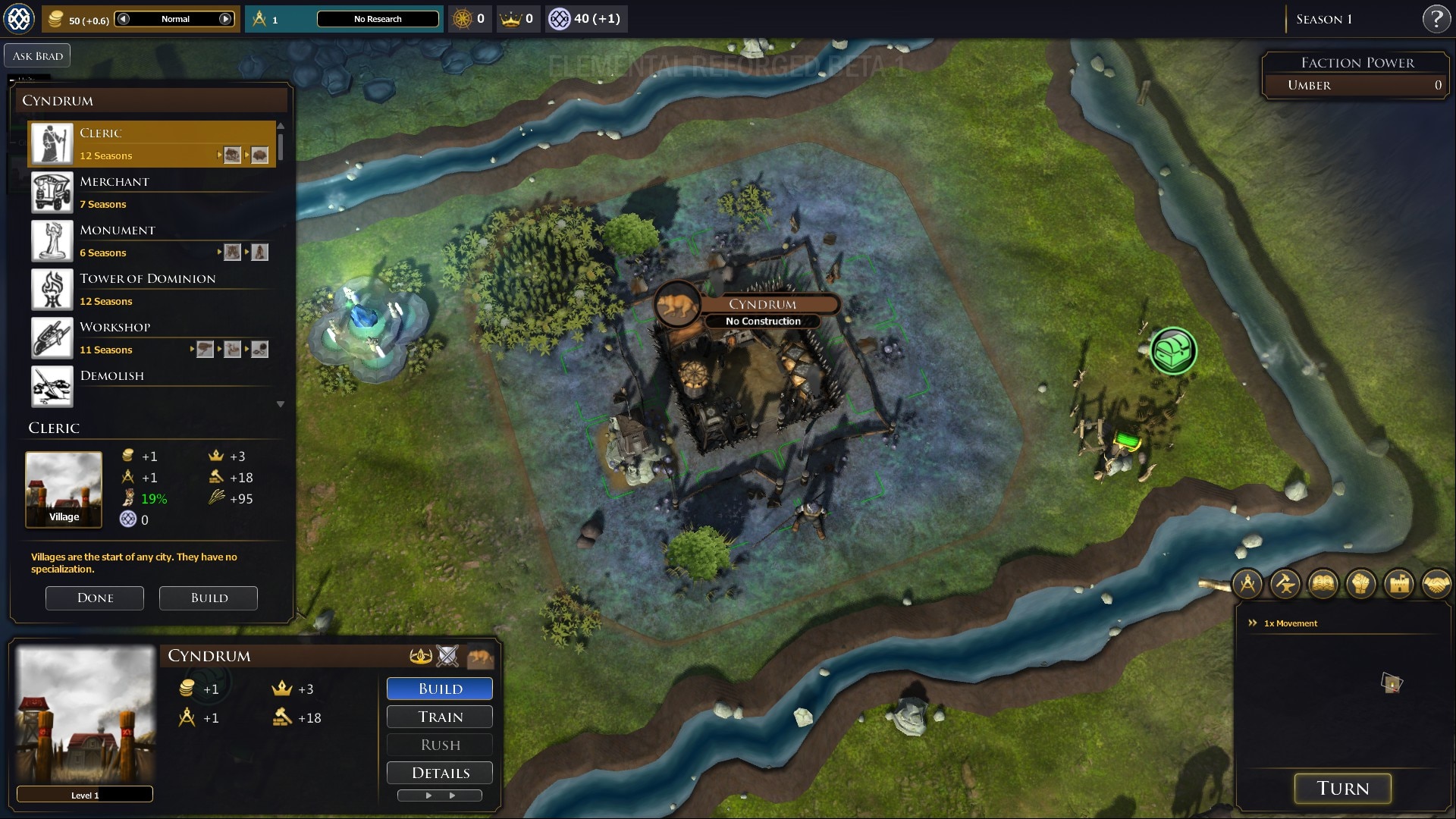Click the blue Build button in city panel
This screenshot has width=1456, height=819.
(440, 689)
